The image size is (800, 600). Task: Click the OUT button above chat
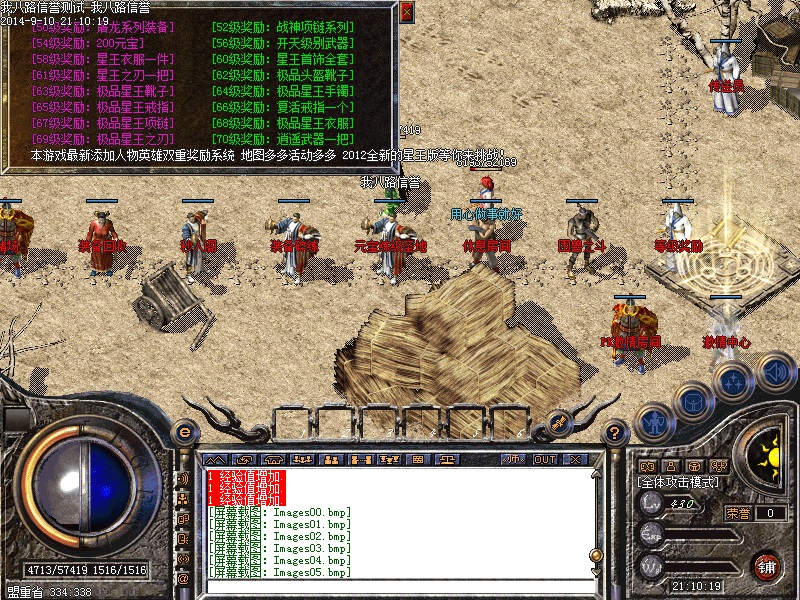tap(544, 459)
